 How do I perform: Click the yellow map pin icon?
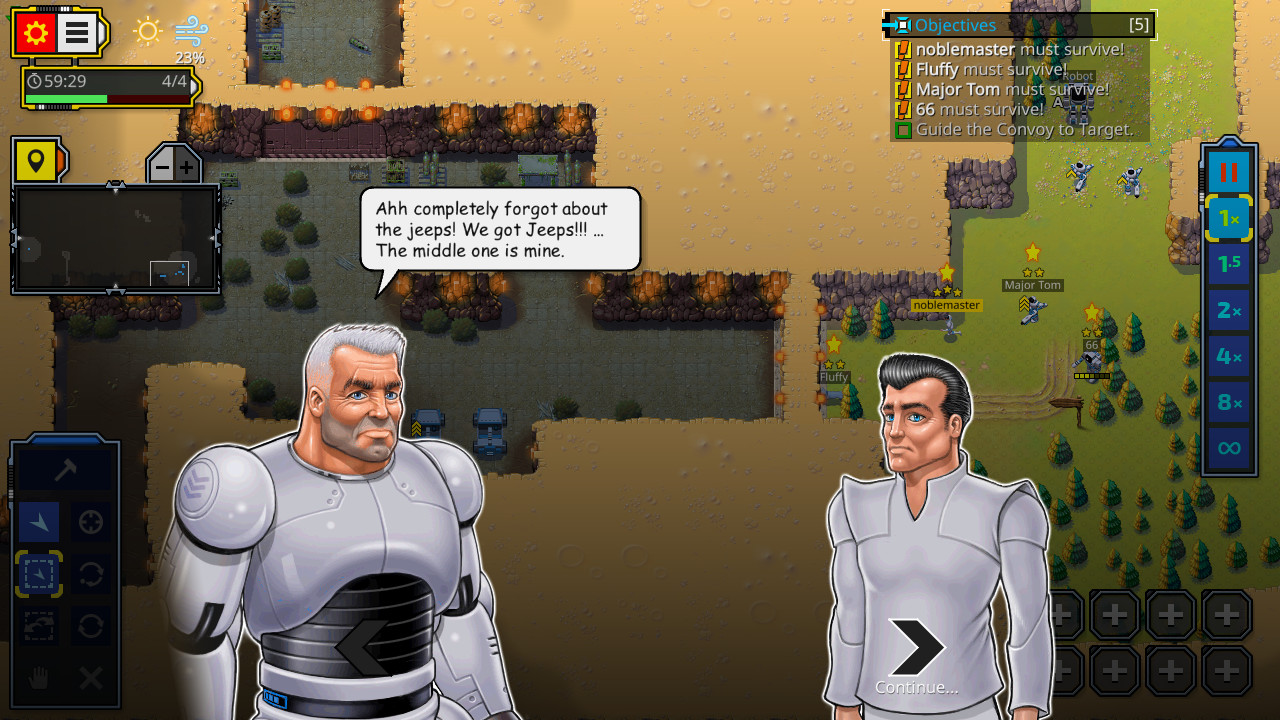37,160
